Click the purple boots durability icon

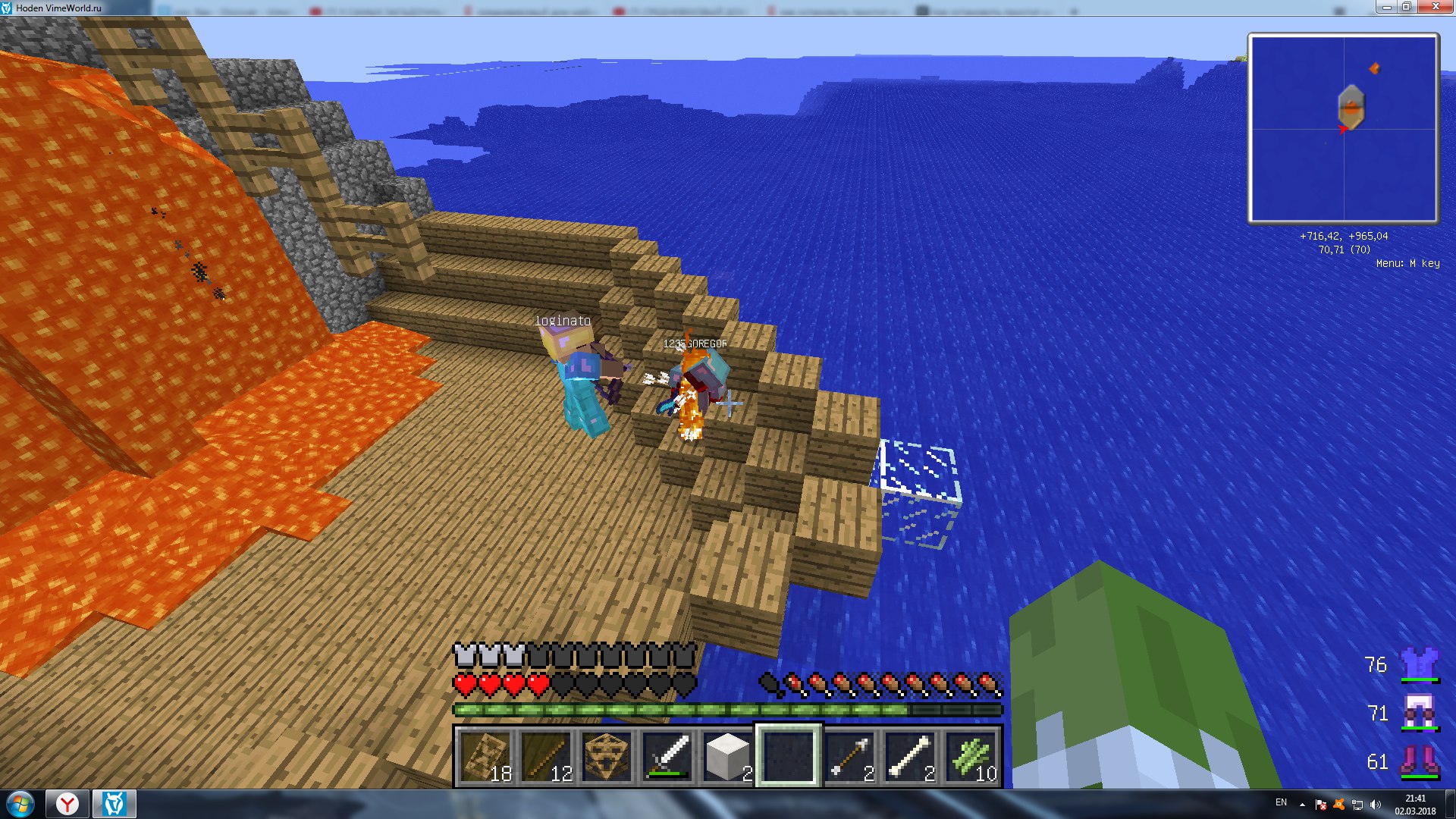coord(1419,761)
